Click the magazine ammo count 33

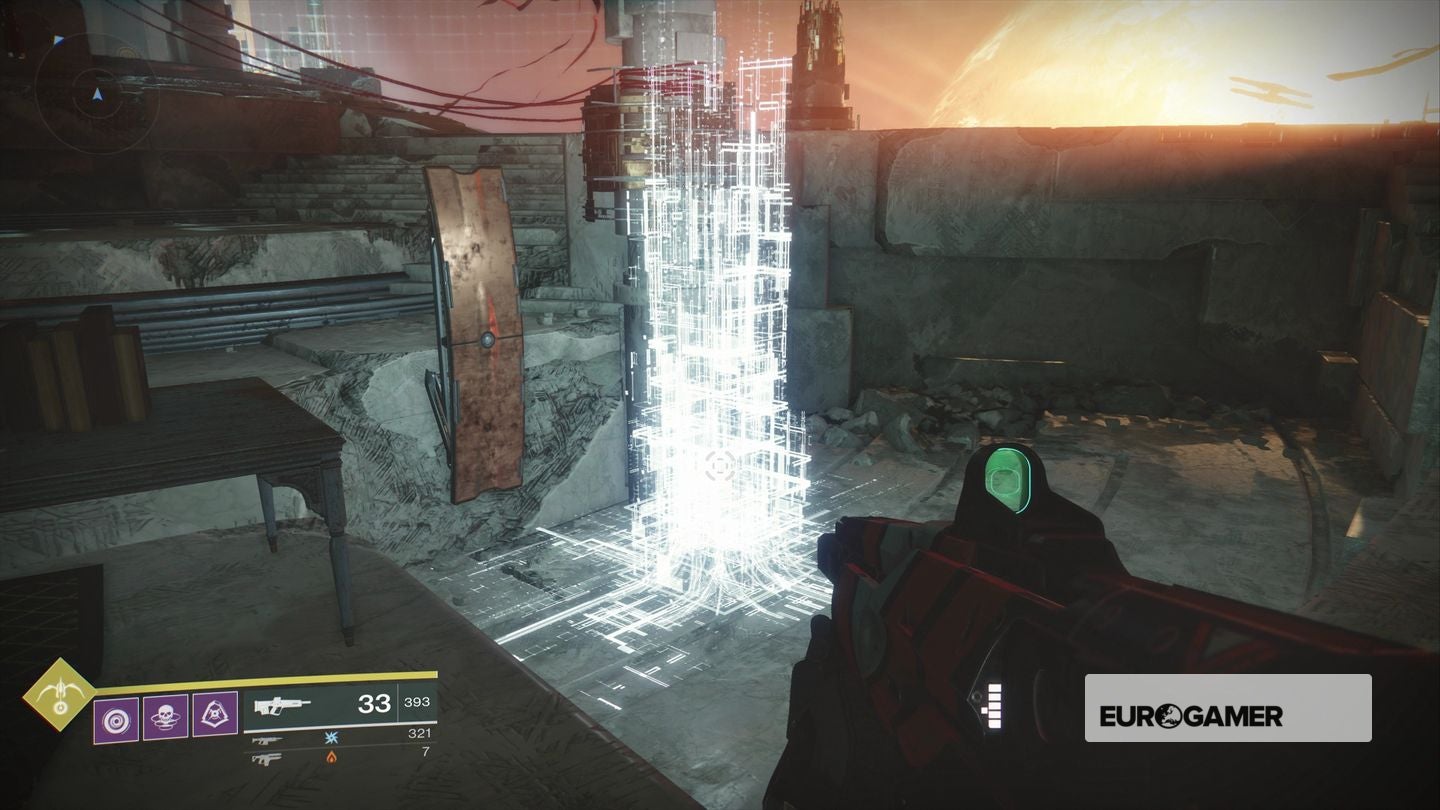pyautogui.click(x=375, y=704)
